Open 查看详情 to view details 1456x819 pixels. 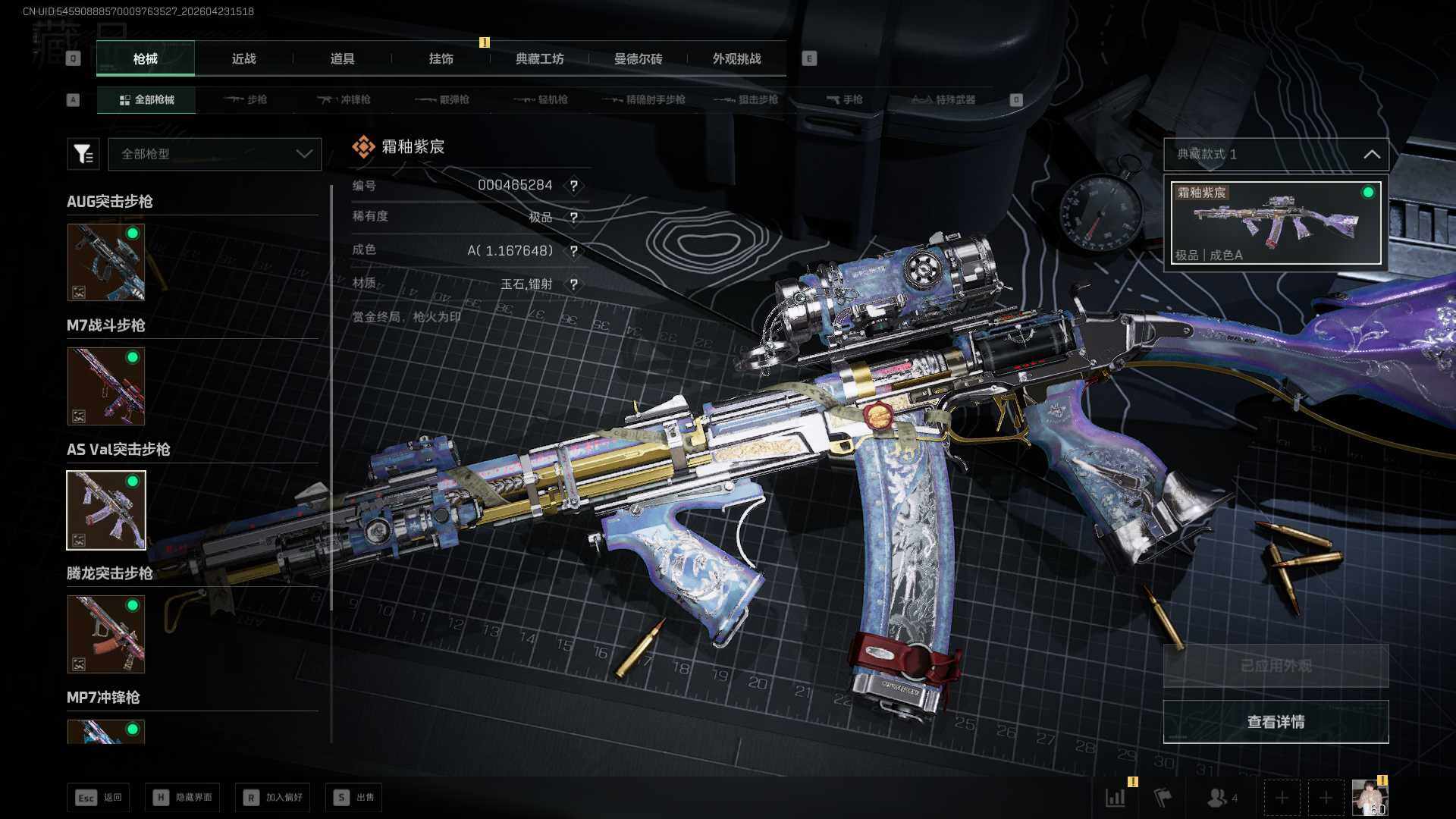coord(1276,722)
